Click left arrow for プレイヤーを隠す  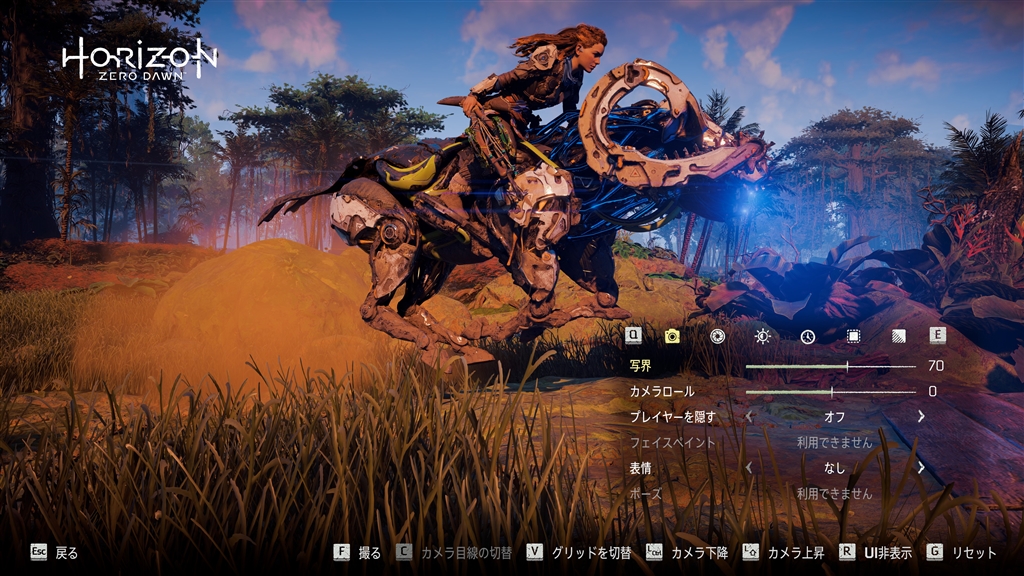click(x=749, y=417)
